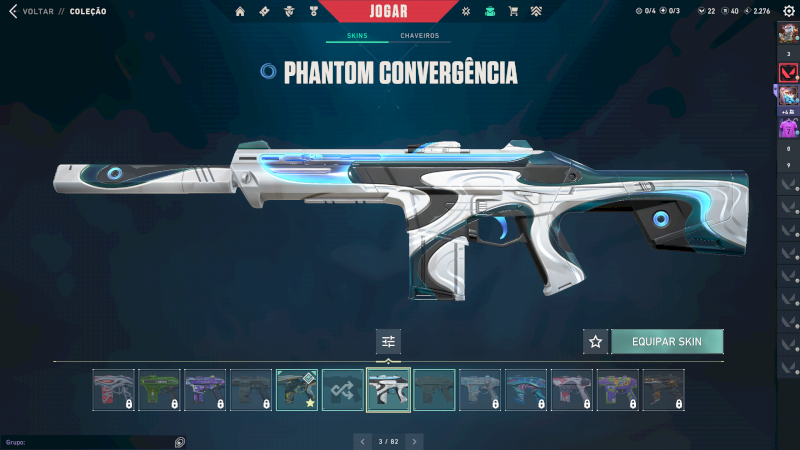
Task: Select the green locked Phantom skin thumbnail
Action: pos(159,390)
